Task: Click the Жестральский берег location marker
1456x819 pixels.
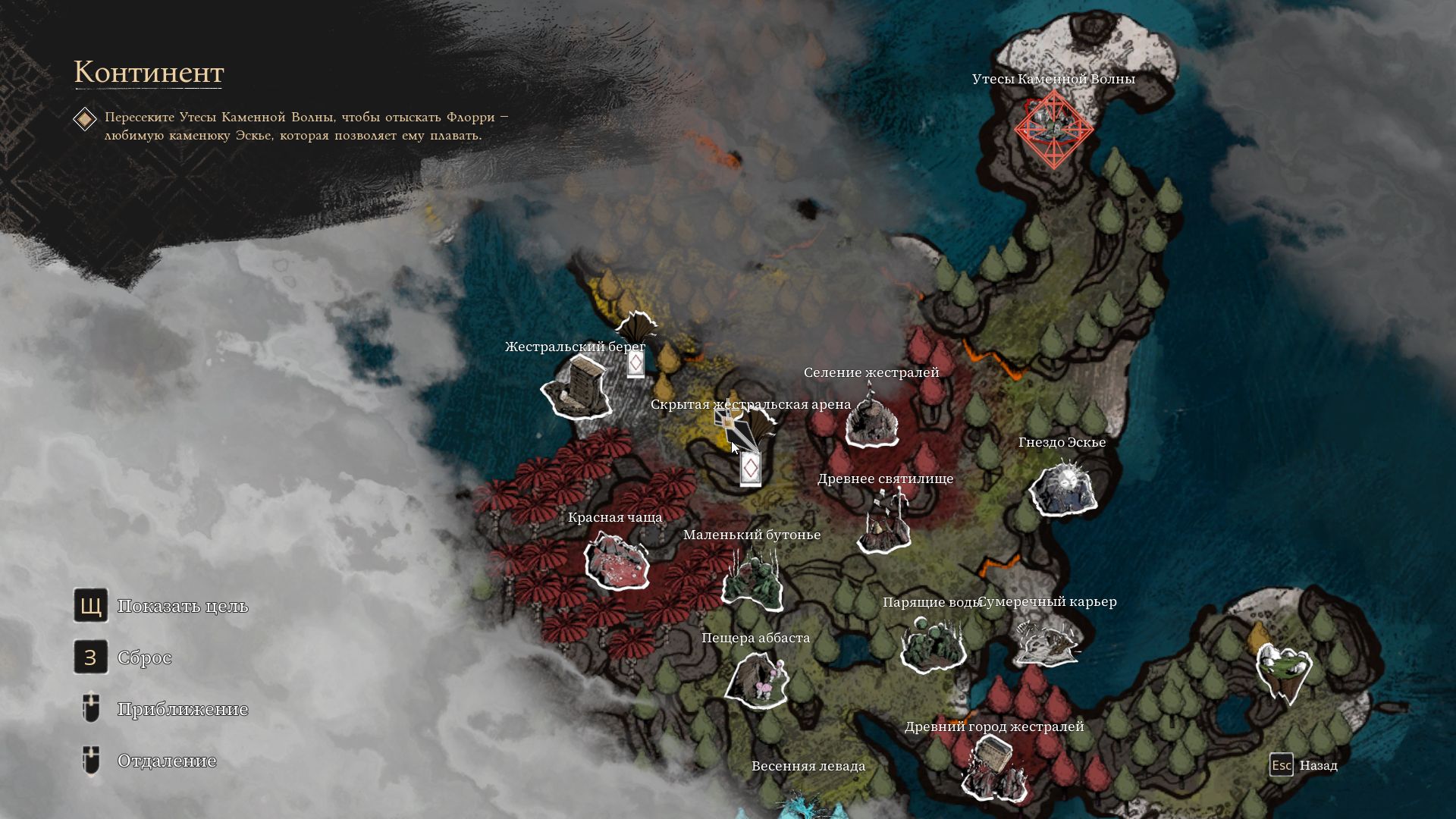Action: pyautogui.click(x=577, y=388)
